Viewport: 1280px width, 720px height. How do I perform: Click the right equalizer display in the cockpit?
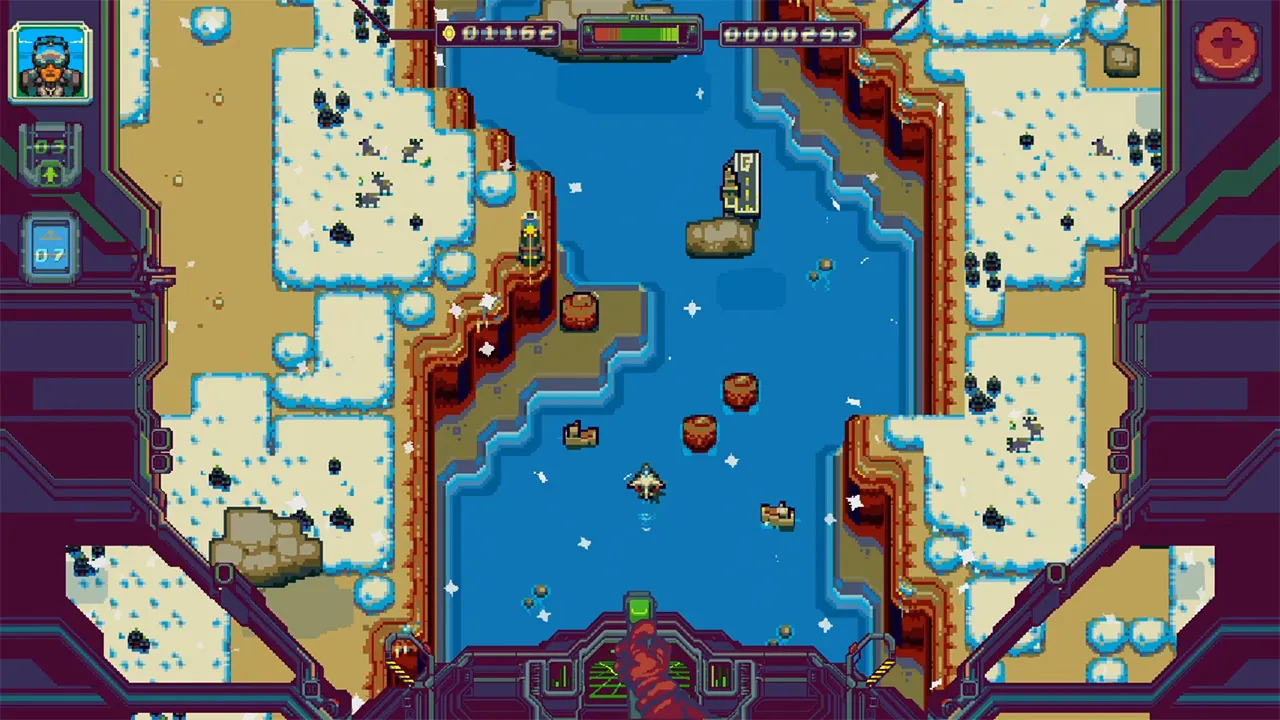722,678
